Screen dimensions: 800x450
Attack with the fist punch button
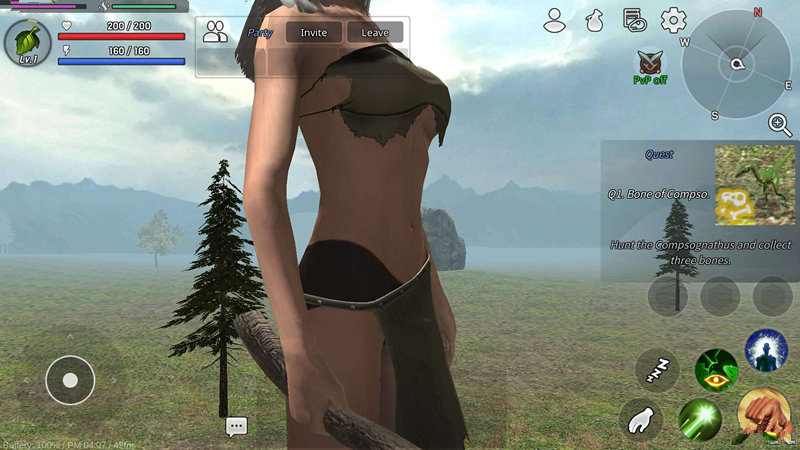(x=764, y=416)
